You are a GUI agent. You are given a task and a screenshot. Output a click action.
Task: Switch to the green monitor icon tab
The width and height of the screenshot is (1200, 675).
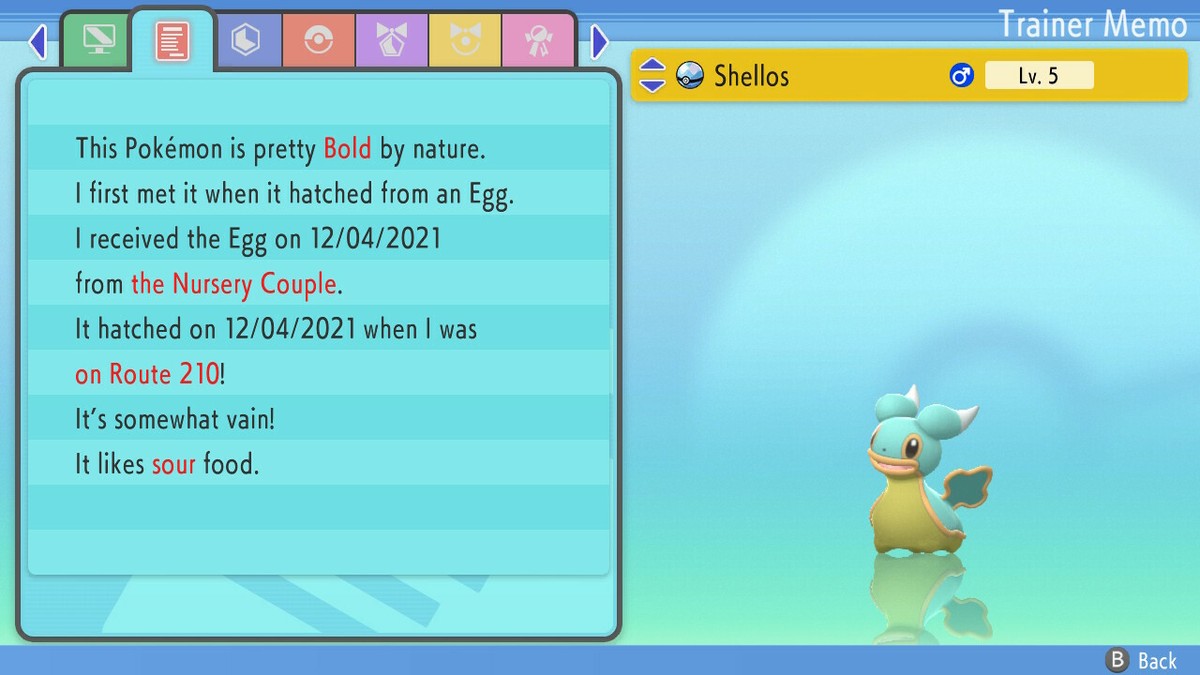point(97,40)
